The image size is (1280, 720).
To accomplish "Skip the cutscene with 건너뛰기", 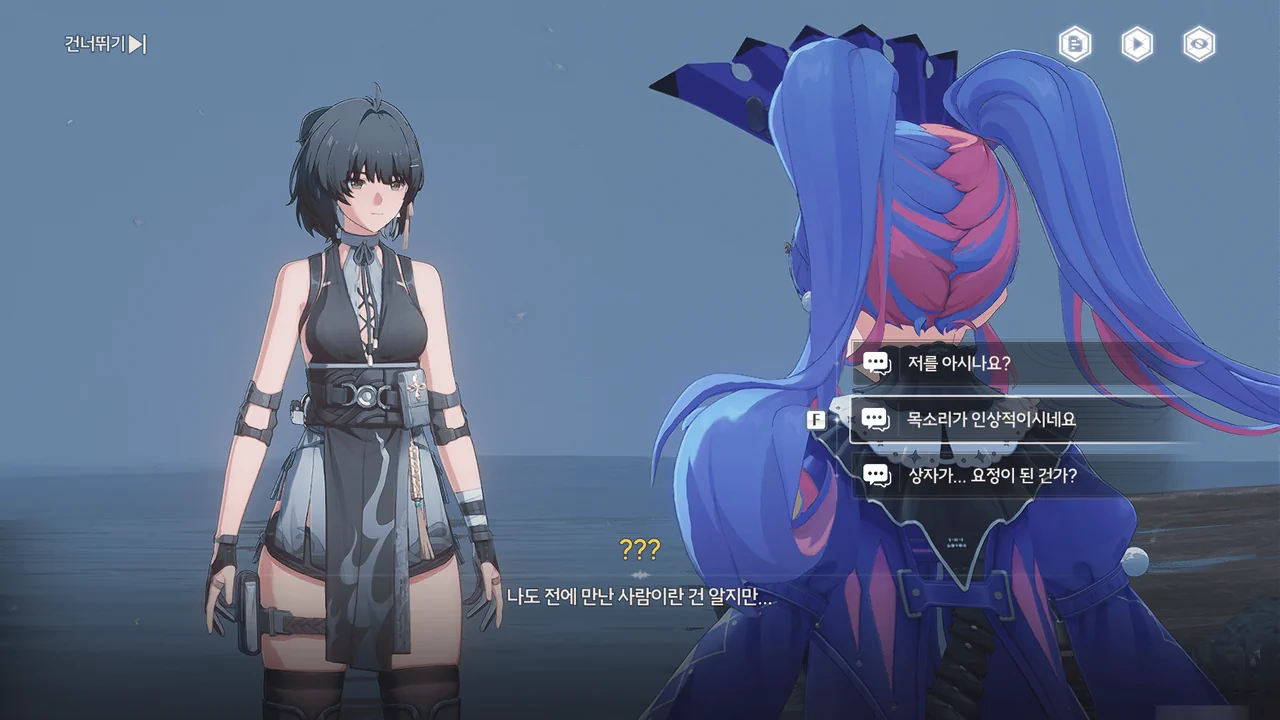I will (x=106, y=44).
